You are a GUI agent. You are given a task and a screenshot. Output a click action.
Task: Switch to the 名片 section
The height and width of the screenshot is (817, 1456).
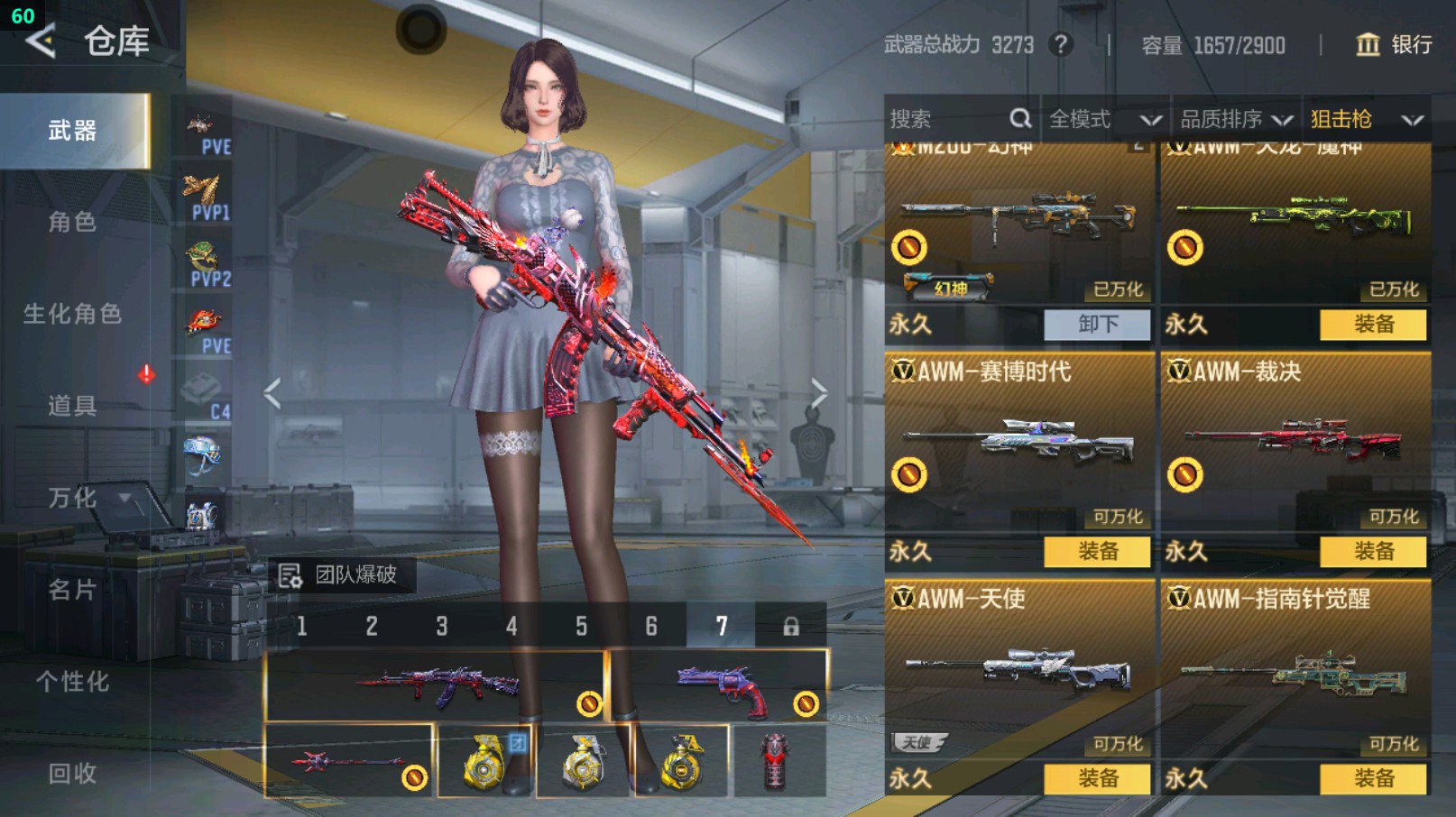73,590
